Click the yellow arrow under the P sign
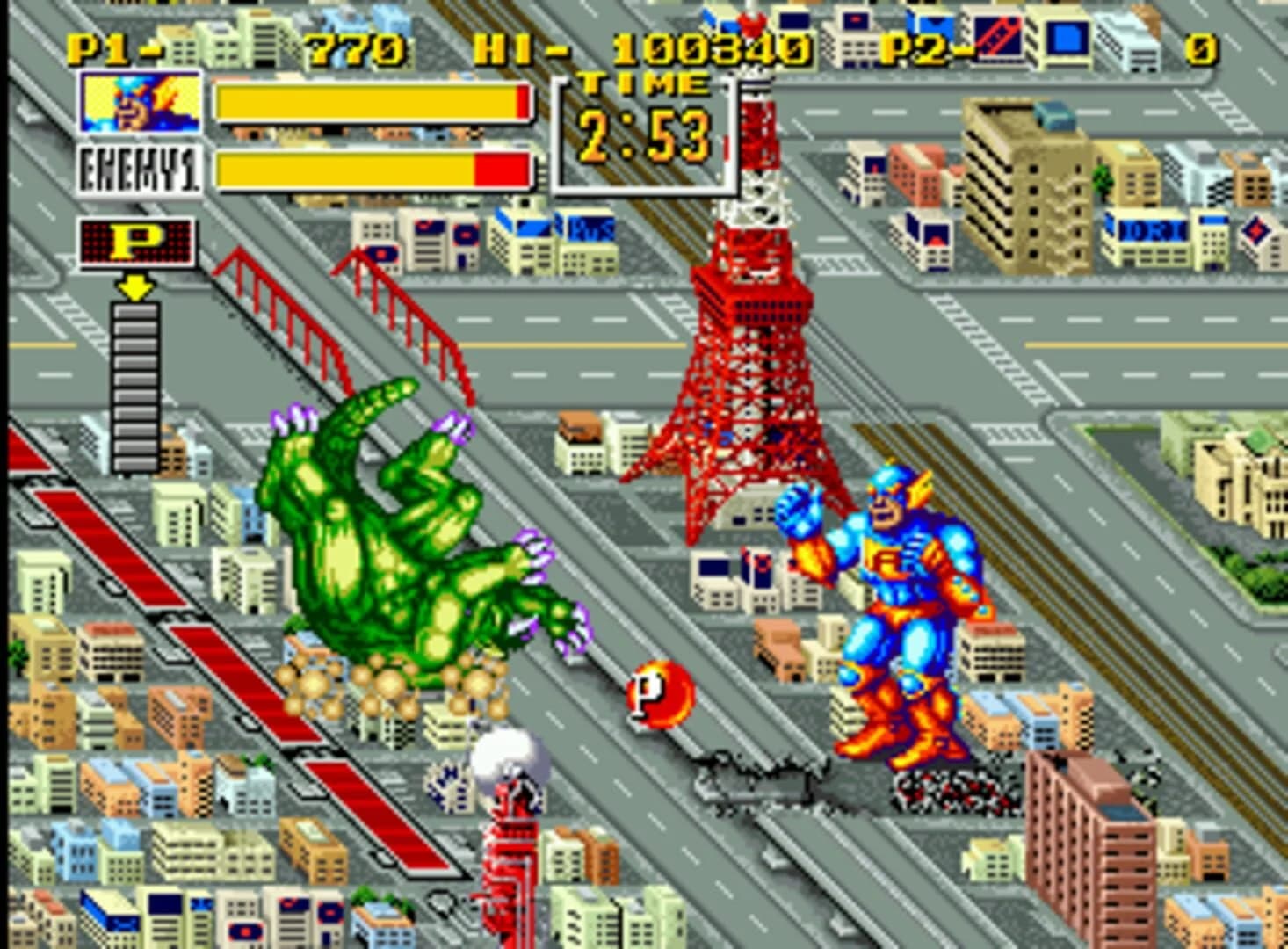Viewport: 1288px width, 949px height. click(x=134, y=285)
